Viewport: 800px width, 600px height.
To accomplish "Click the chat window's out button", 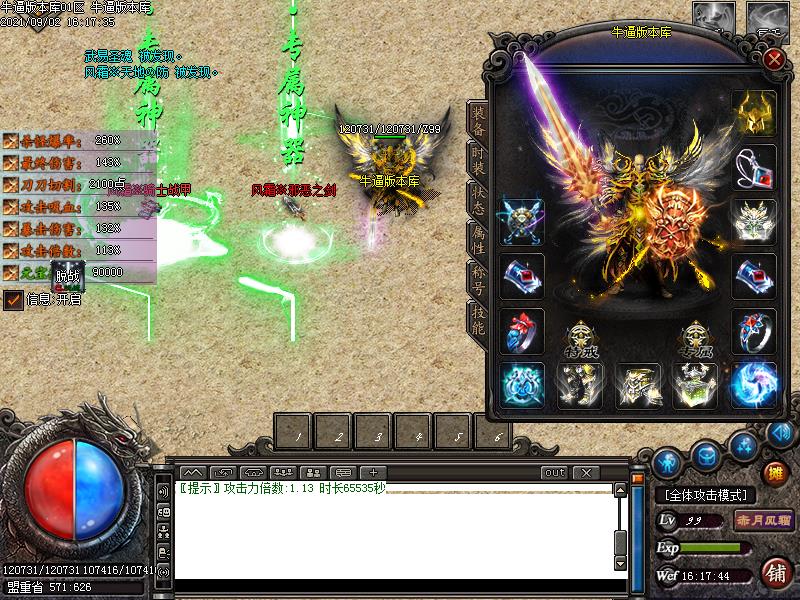I will point(554,472).
